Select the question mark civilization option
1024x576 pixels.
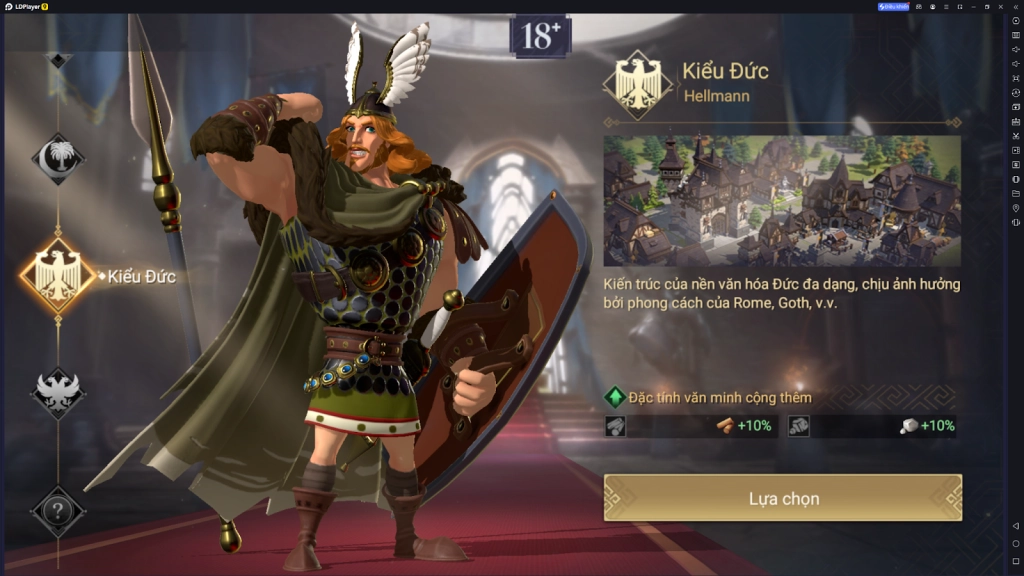(58, 511)
